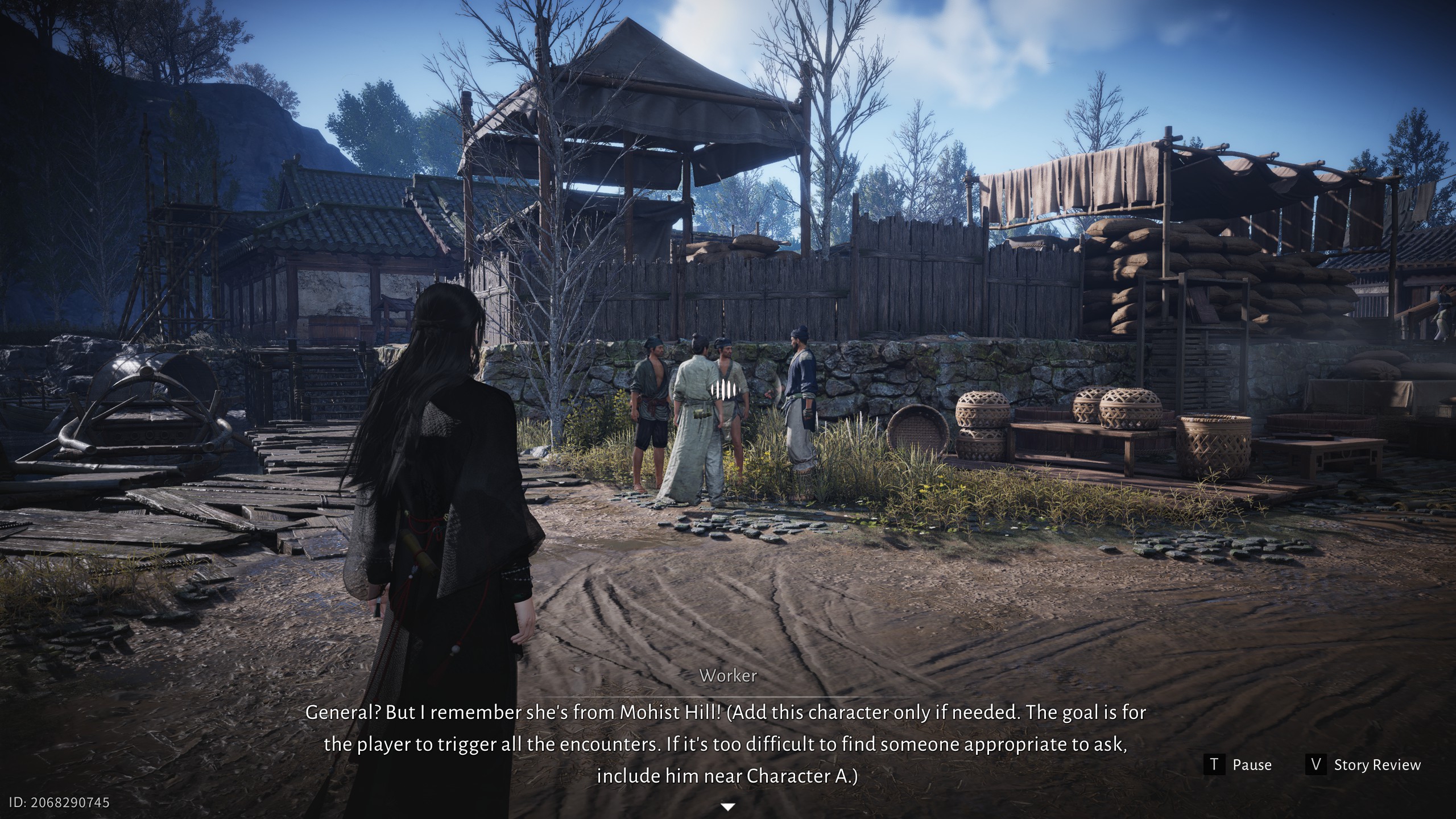Image resolution: width=1456 pixels, height=819 pixels.
Task: Advance the dialogue with the continue arrow
Action: pyautogui.click(x=728, y=806)
